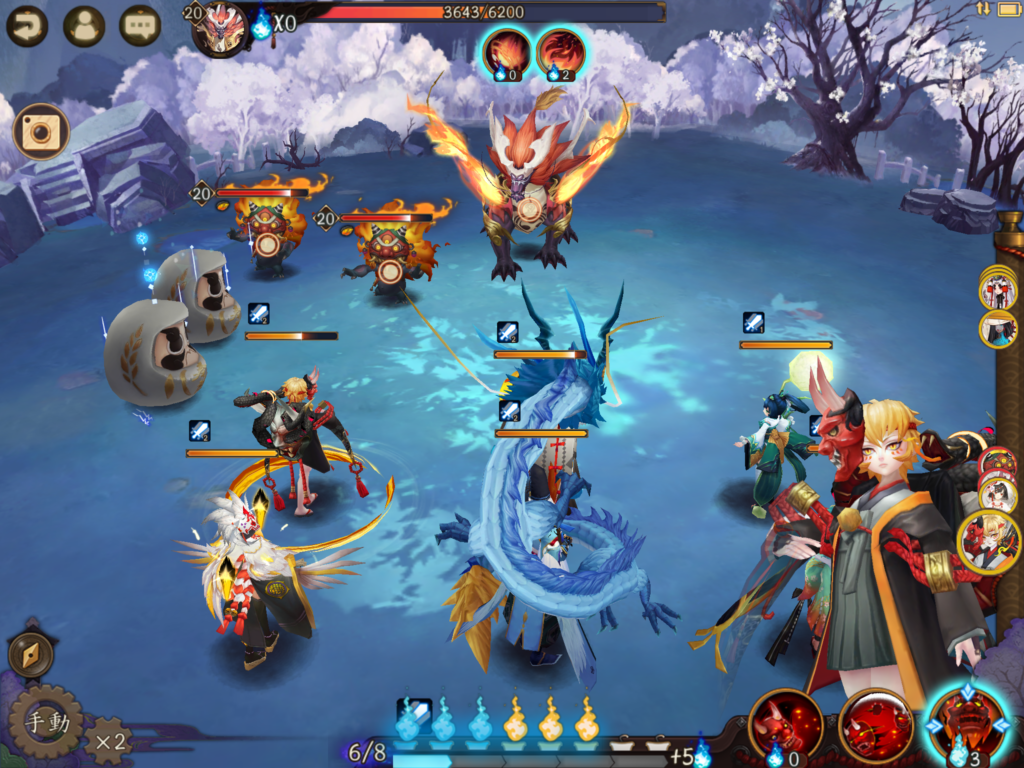The width and height of the screenshot is (1024, 768).
Task: Select the blonde shikigami turn portrait
Action: (x=989, y=541)
